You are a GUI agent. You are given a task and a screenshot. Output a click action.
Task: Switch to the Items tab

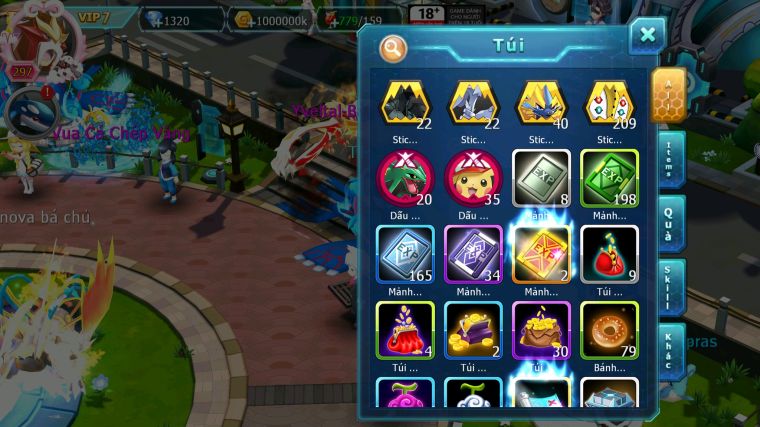[x=671, y=158]
